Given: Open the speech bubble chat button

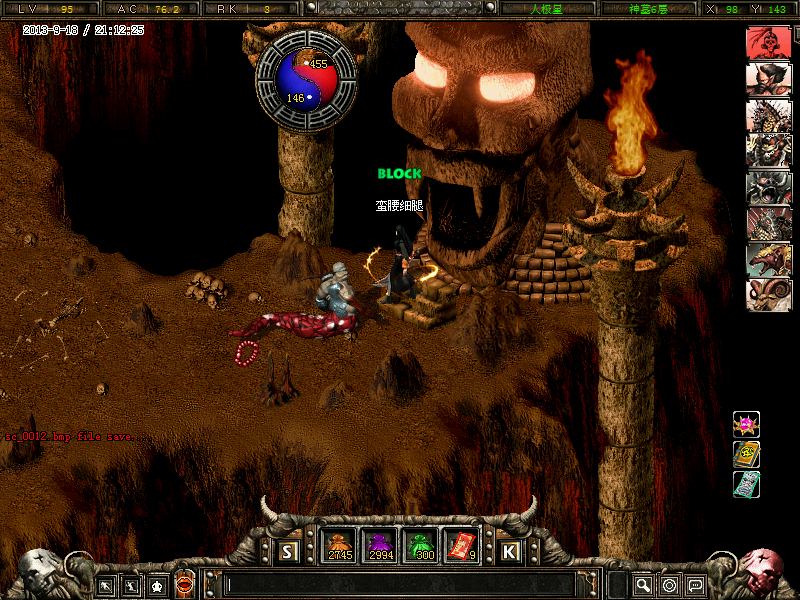Looking at the screenshot, I should click(x=695, y=585).
